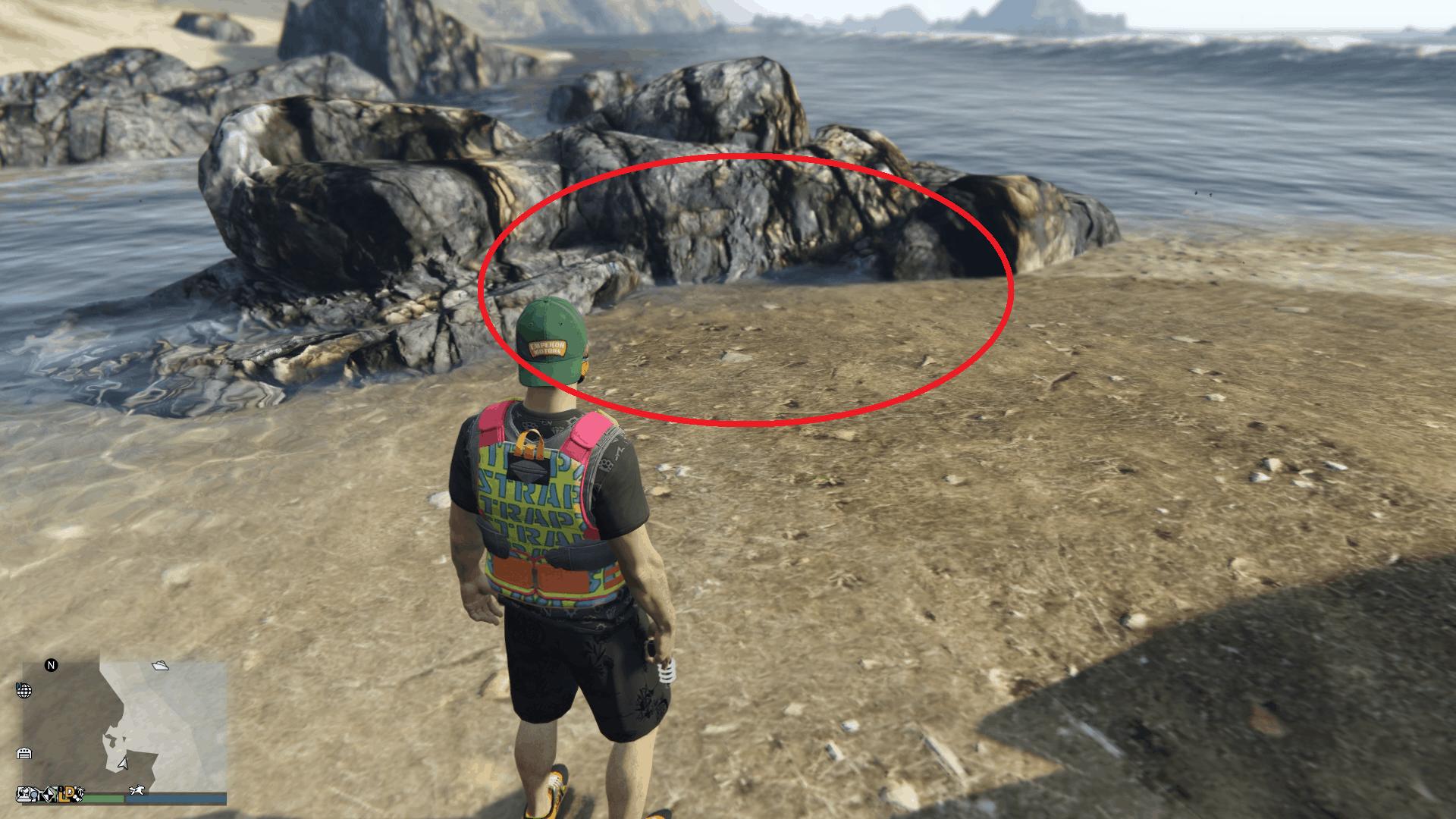Click the boat blip on the minimap
Viewport: 1456px width, 819px height.
click(161, 666)
